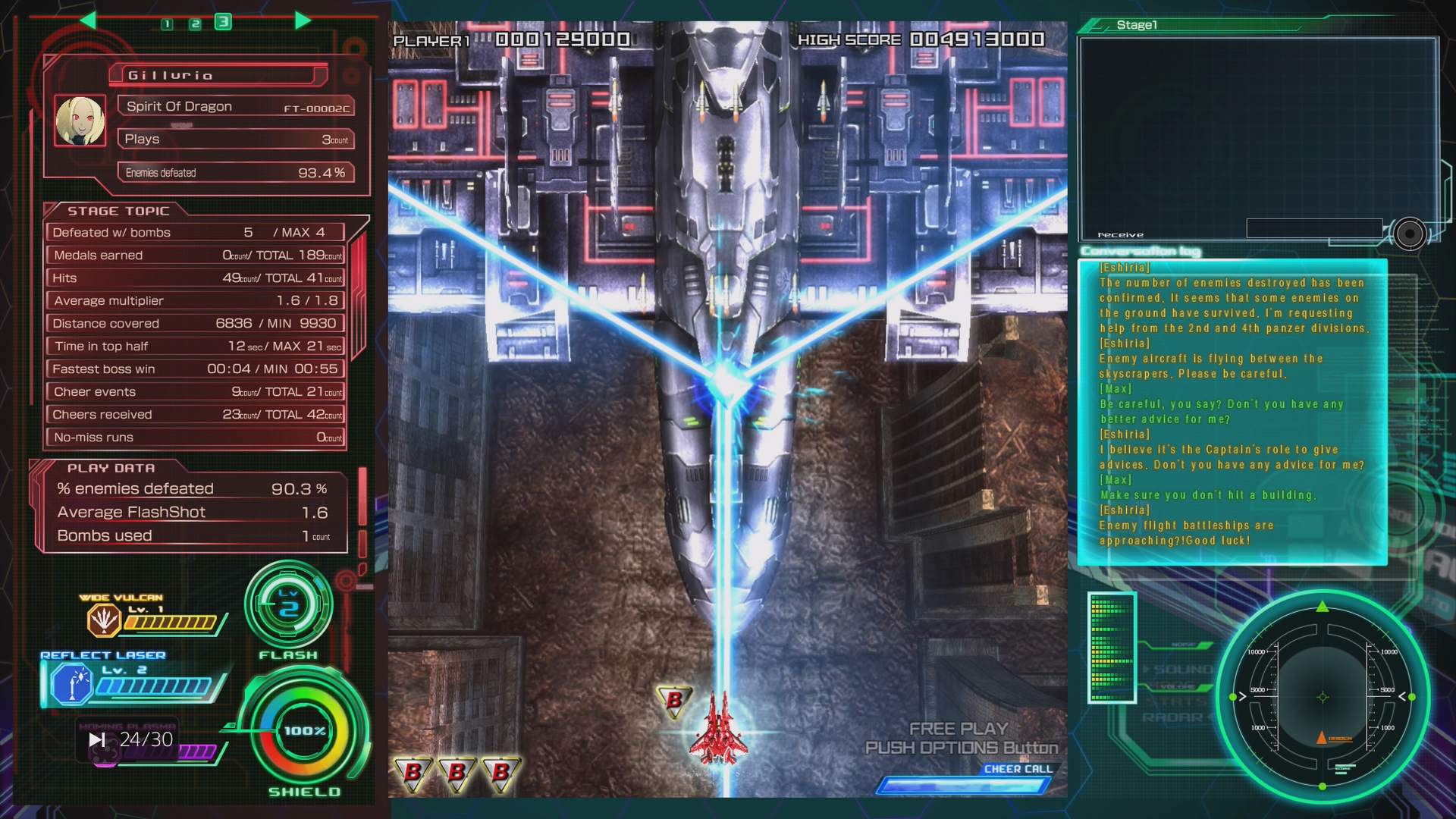Select the Enemies defeated 93.4% row

(236, 173)
